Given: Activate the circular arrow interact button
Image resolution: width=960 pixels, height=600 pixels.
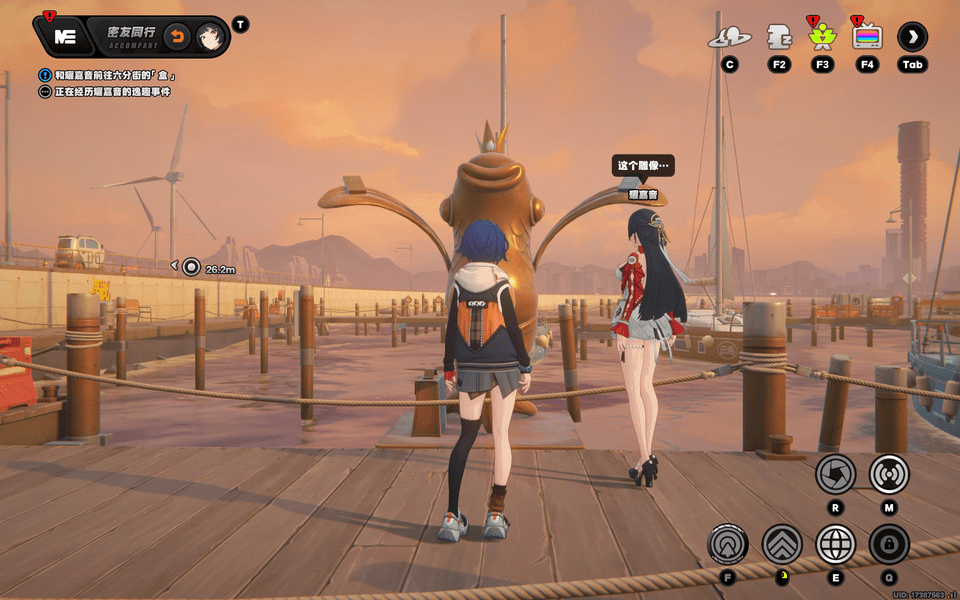Looking at the screenshot, I should pos(728,544).
